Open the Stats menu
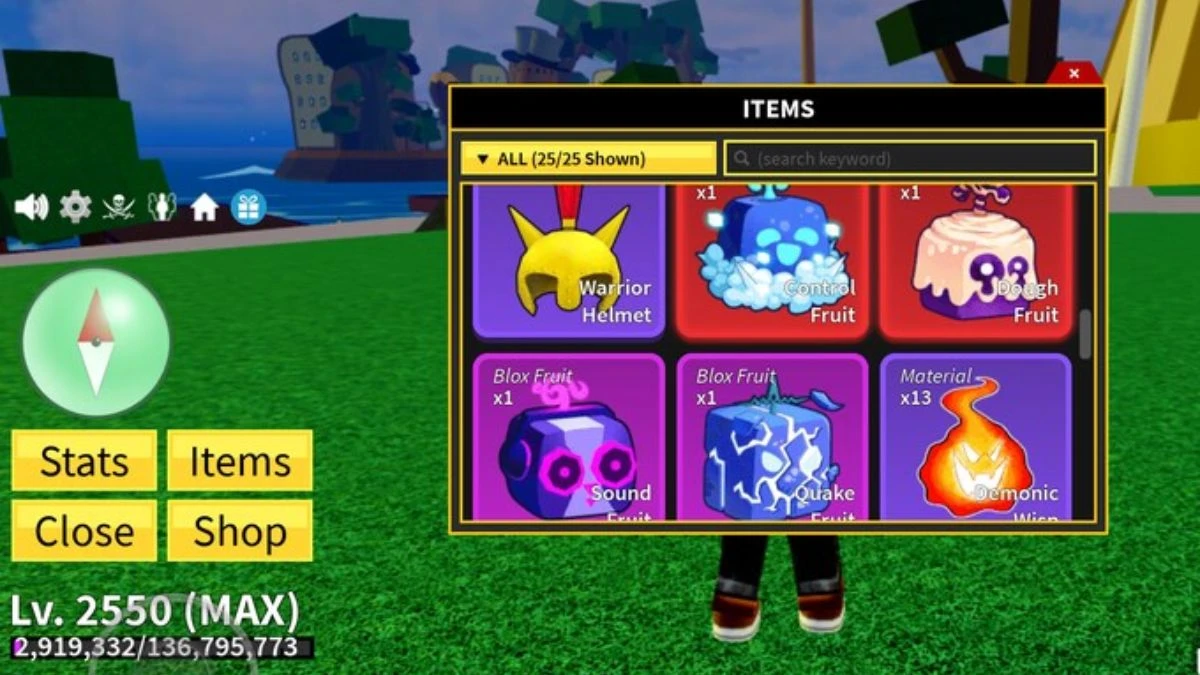Image resolution: width=1200 pixels, height=675 pixels. pos(84,461)
